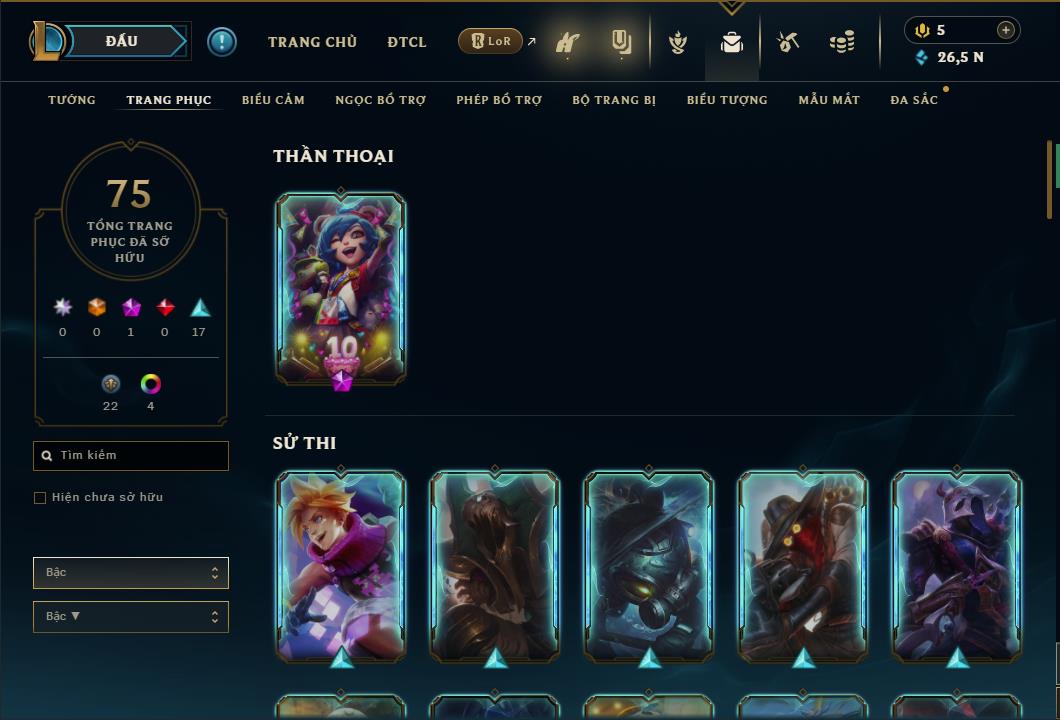The image size is (1060, 720).
Task: Switch to the TƯỚNG tab
Action: point(72,100)
